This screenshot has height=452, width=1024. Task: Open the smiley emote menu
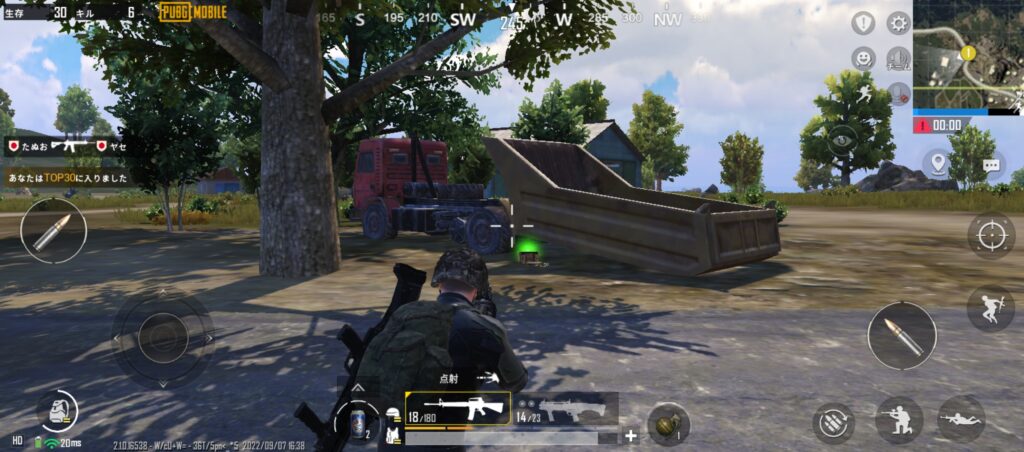[x=863, y=58]
